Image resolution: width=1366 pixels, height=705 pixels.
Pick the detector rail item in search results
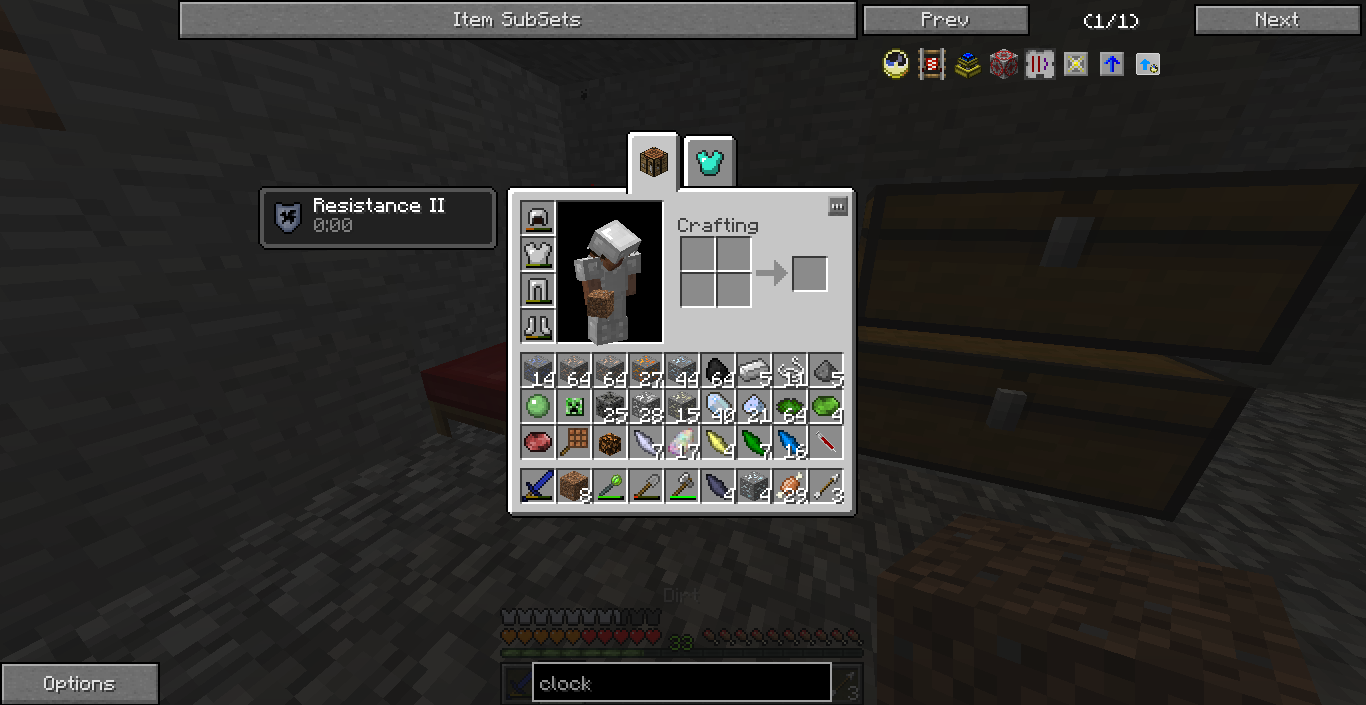[931, 66]
